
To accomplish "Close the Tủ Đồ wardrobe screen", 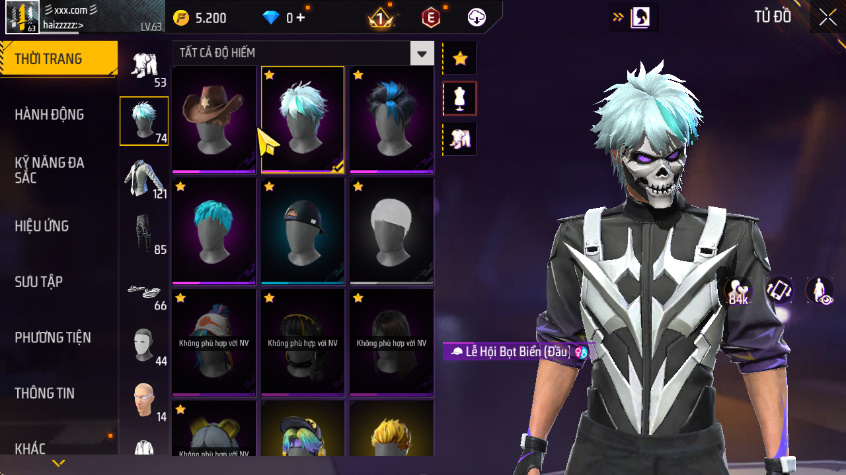I will tap(828, 17).
